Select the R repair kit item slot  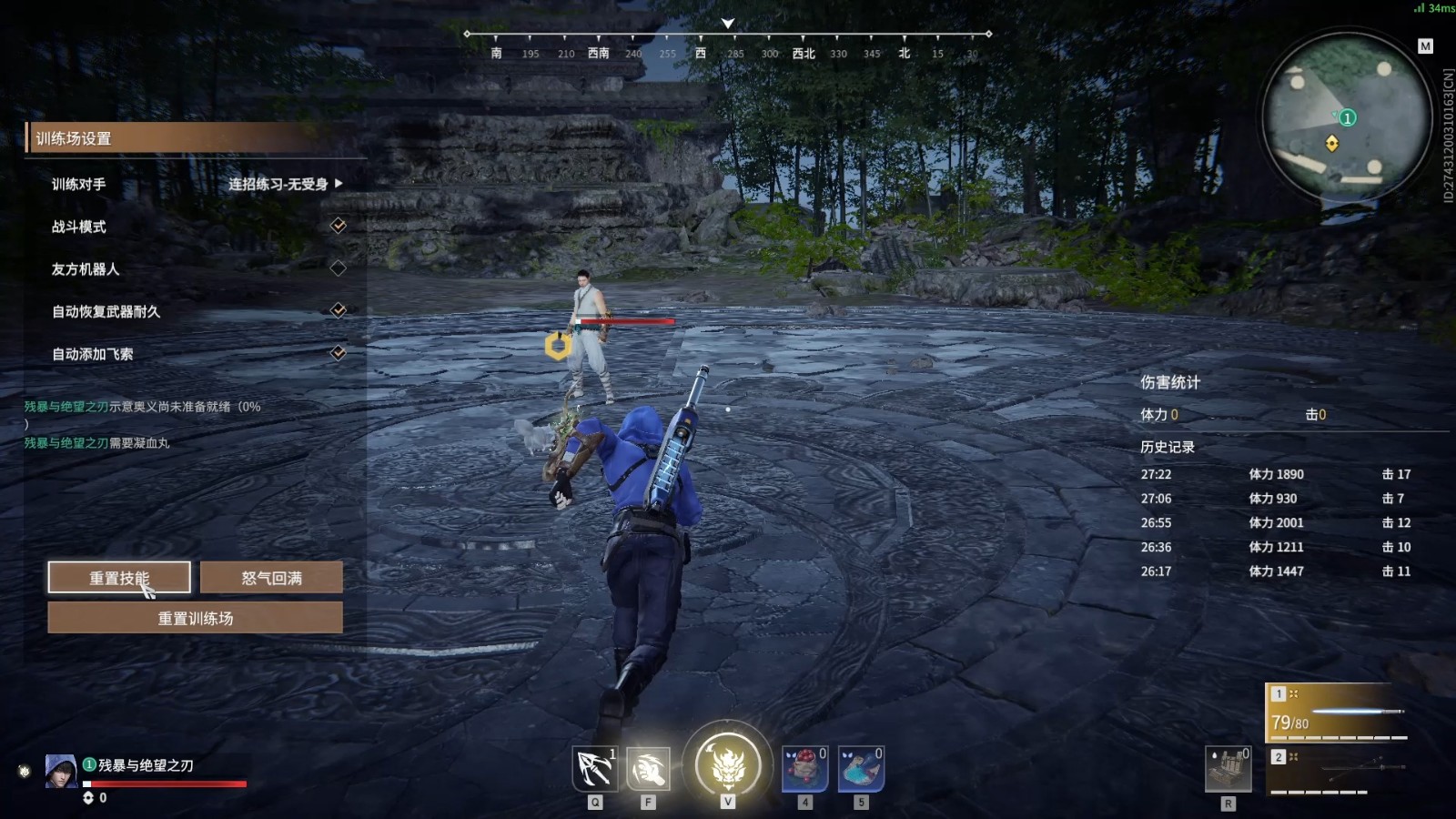coord(1228,770)
